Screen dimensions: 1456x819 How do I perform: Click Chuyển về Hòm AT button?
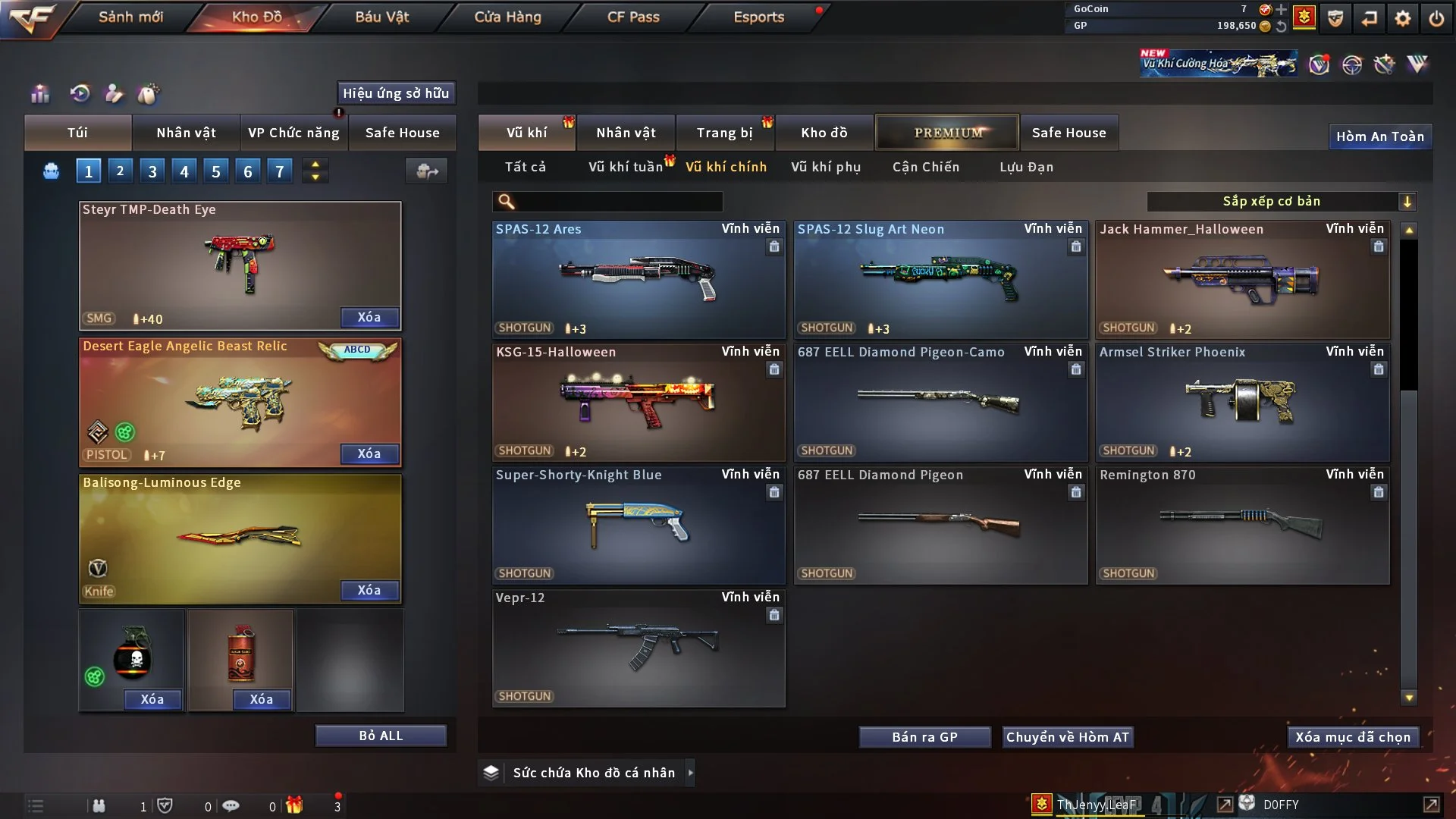click(1067, 737)
